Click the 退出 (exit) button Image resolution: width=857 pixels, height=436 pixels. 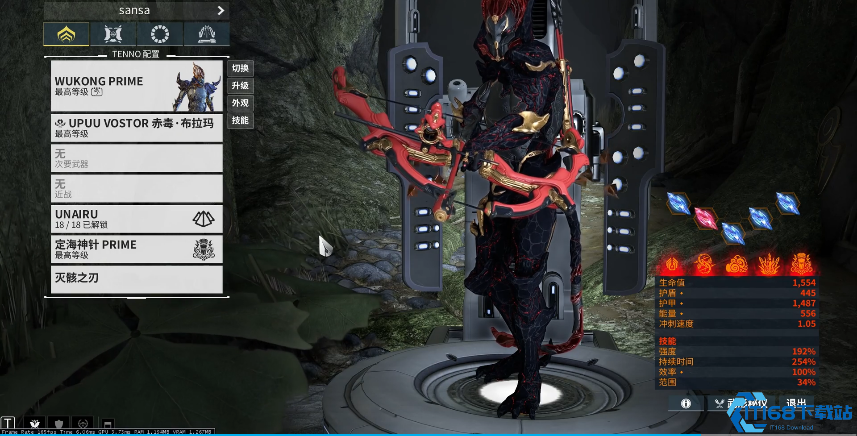[796, 403]
